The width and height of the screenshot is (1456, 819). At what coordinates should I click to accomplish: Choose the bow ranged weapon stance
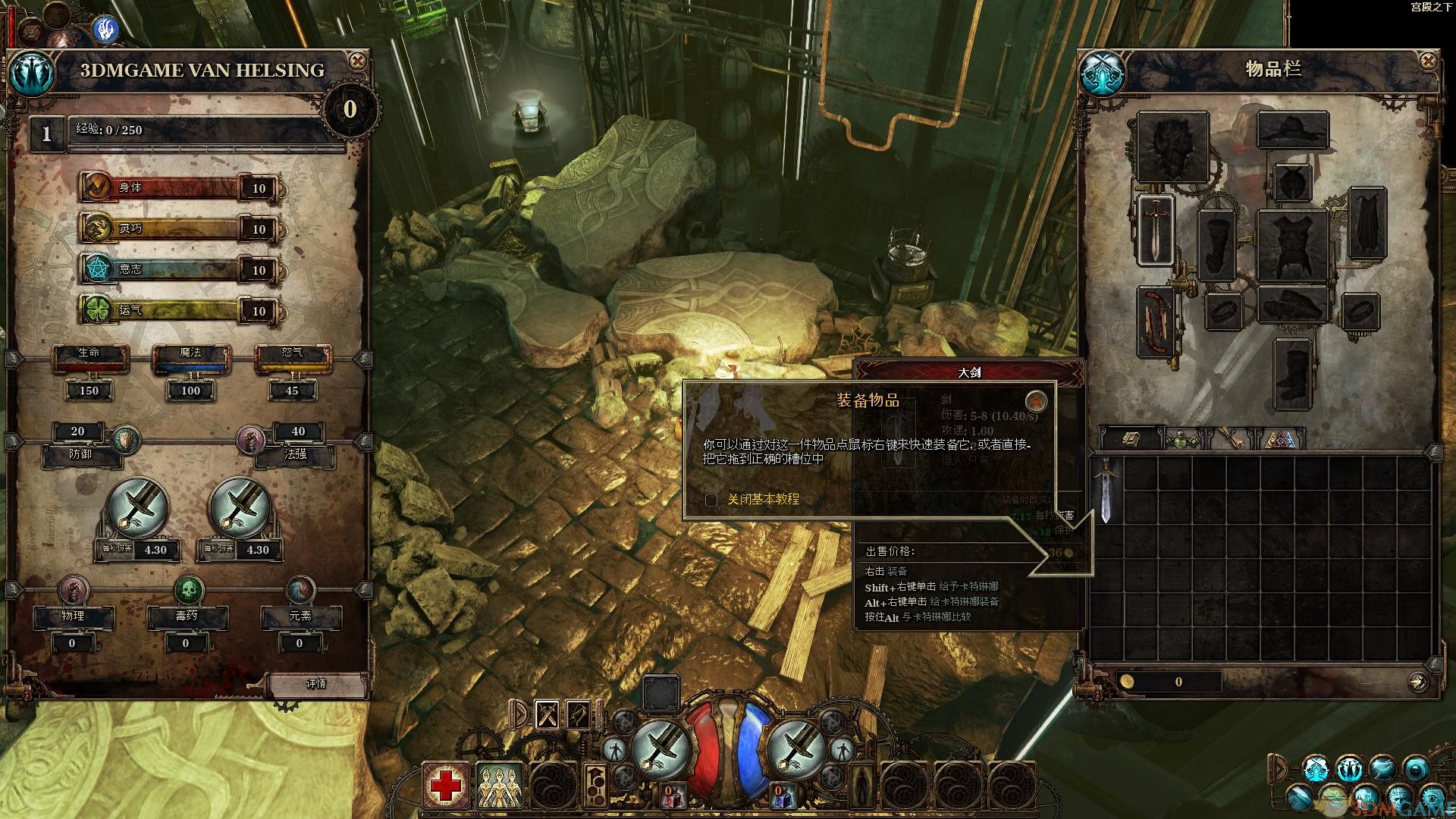579,714
